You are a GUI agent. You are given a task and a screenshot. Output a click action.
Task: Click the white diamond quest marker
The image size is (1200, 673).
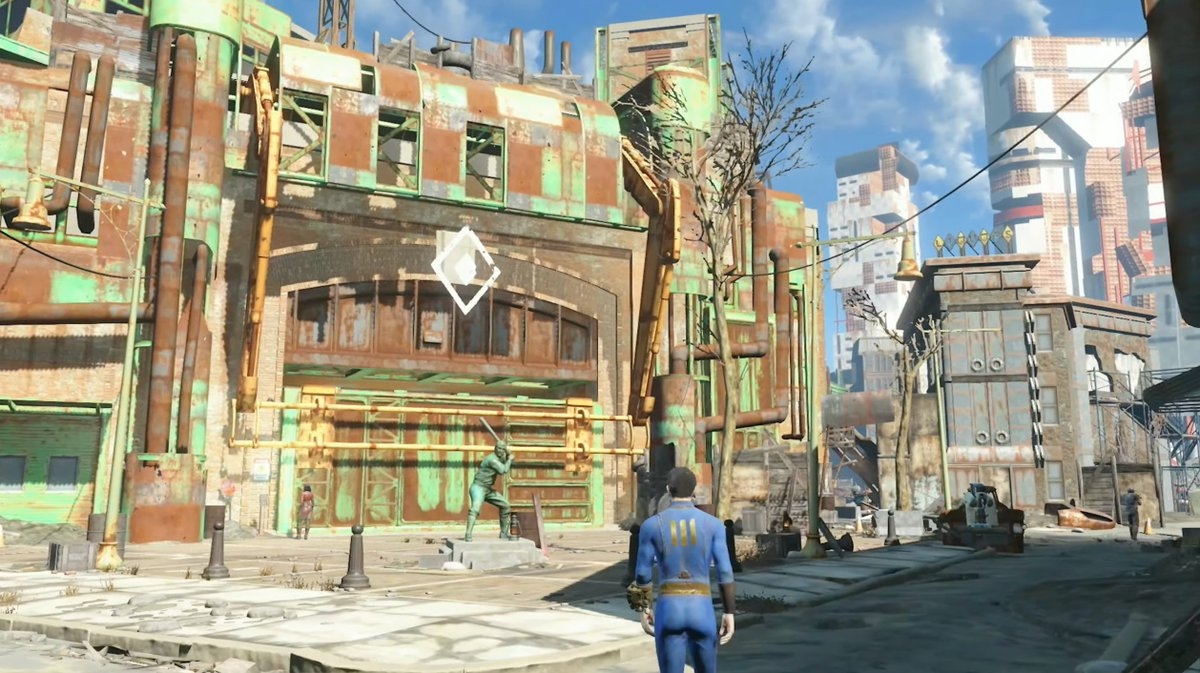(x=465, y=269)
